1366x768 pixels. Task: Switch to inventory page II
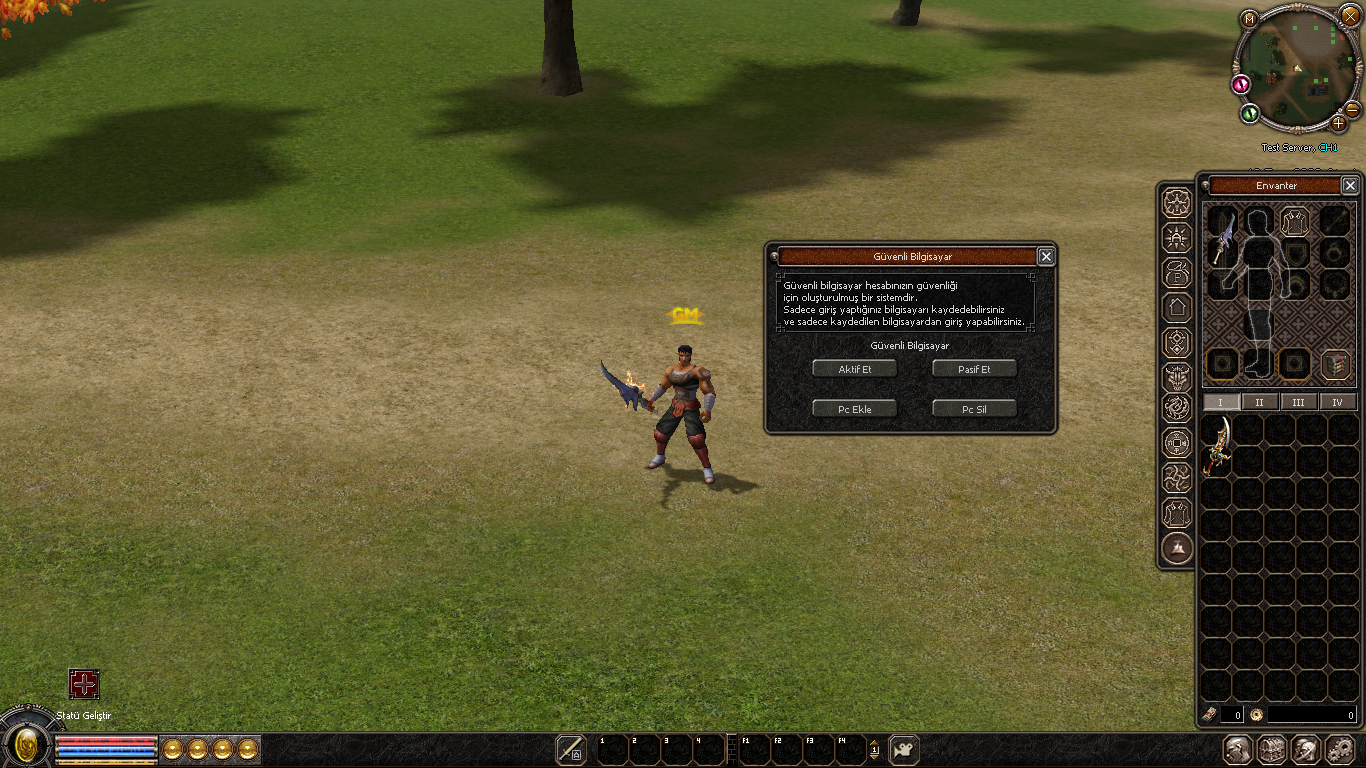click(1259, 402)
